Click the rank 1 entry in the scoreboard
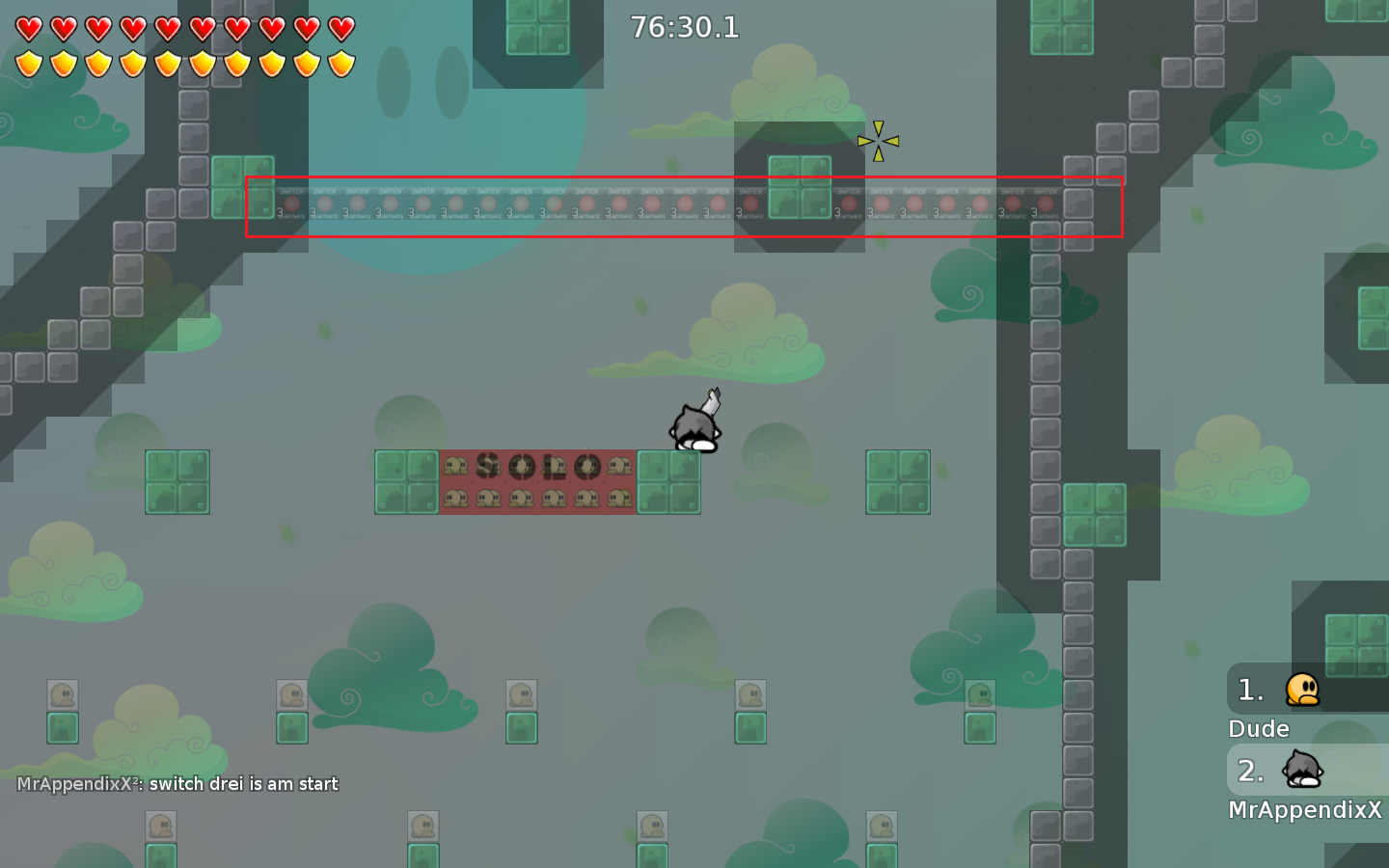This screenshot has width=1389, height=868. (x=1250, y=690)
